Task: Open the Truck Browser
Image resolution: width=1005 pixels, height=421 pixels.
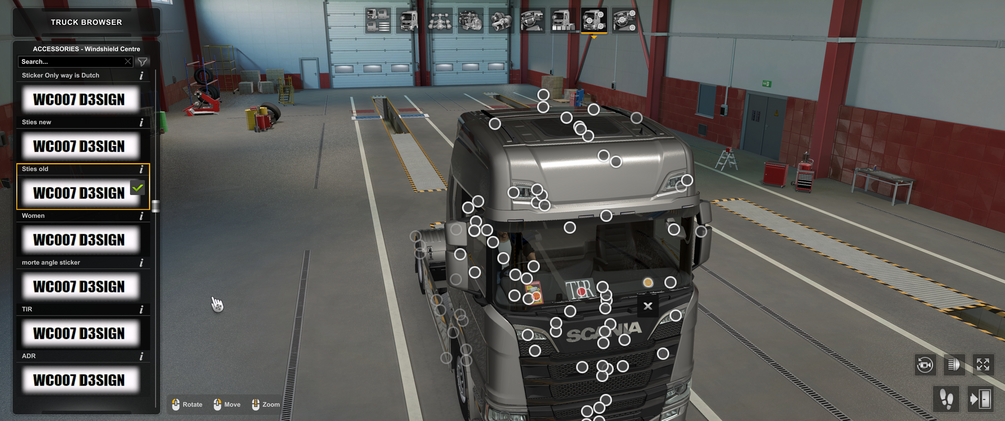Action: tap(86, 21)
